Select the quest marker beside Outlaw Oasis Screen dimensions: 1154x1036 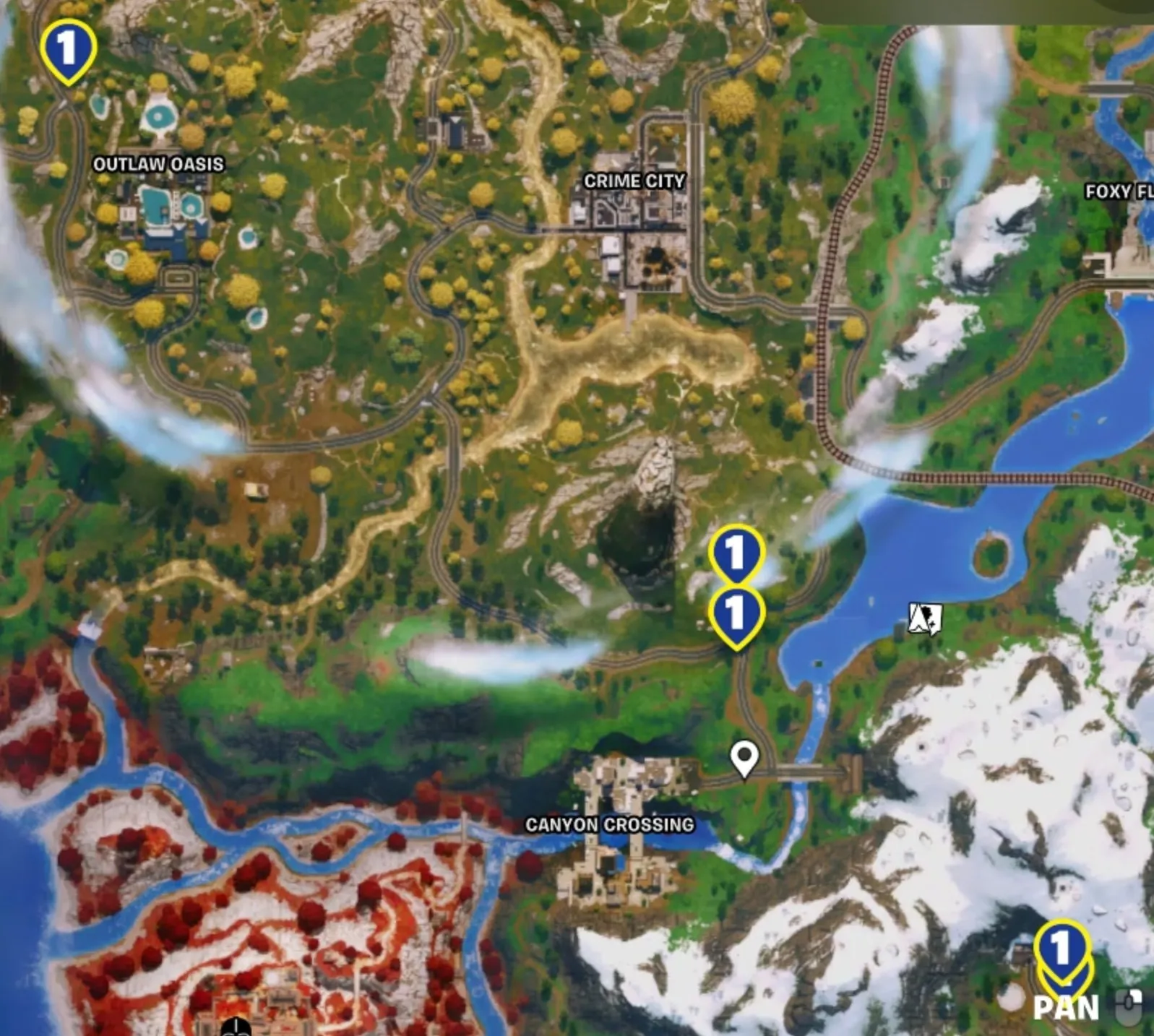coord(68,50)
